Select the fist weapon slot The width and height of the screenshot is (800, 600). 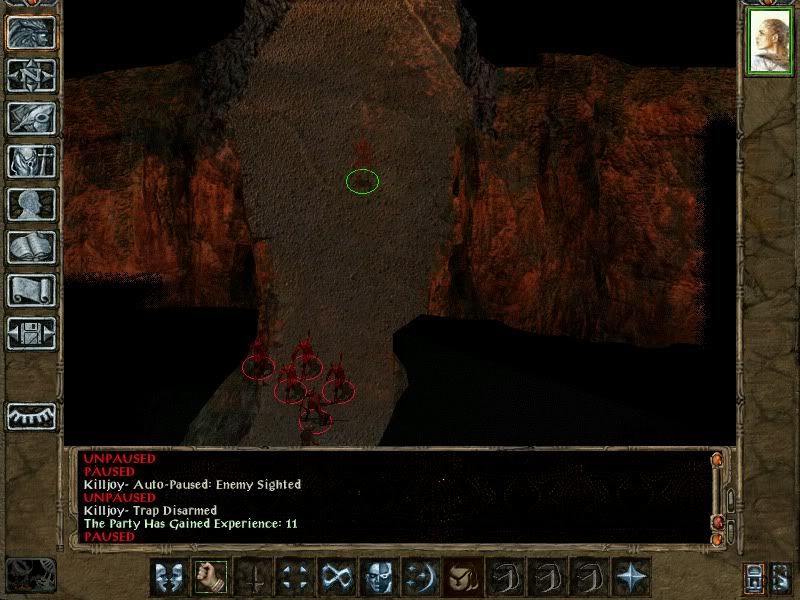coord(209,577)
